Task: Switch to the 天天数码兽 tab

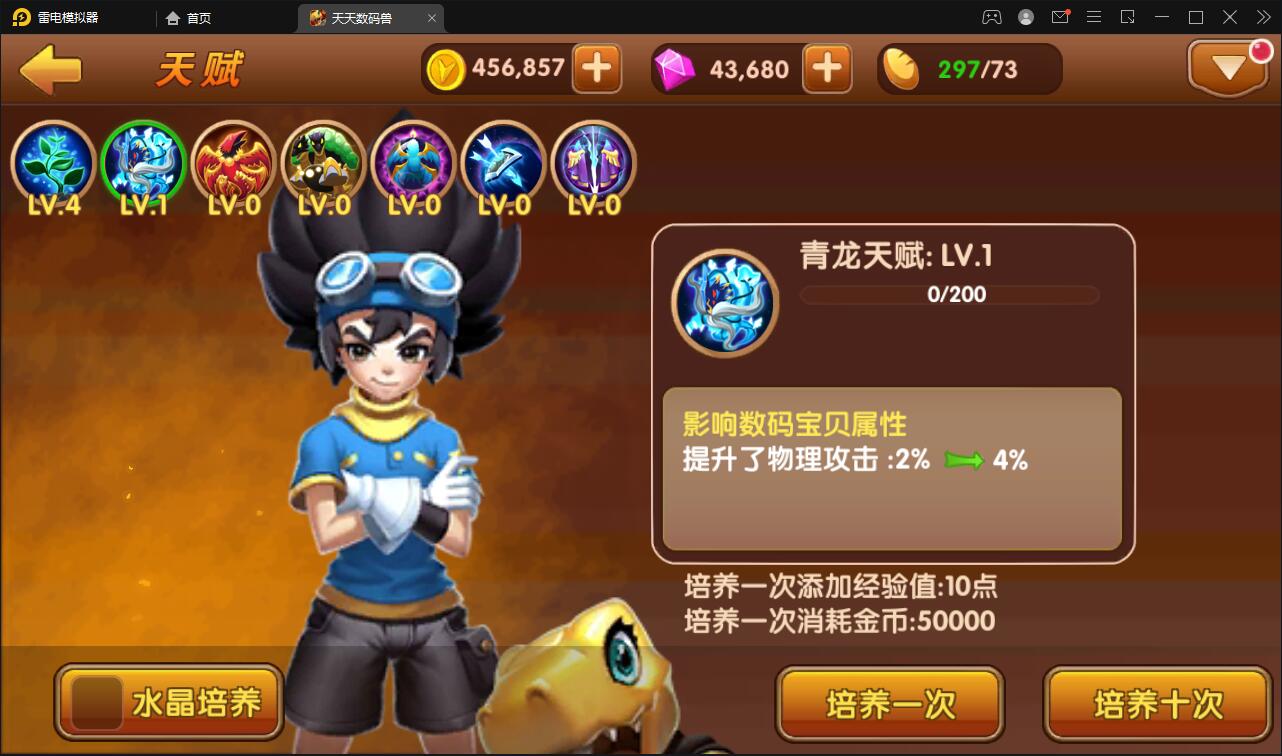Action: tap(367, 17)
